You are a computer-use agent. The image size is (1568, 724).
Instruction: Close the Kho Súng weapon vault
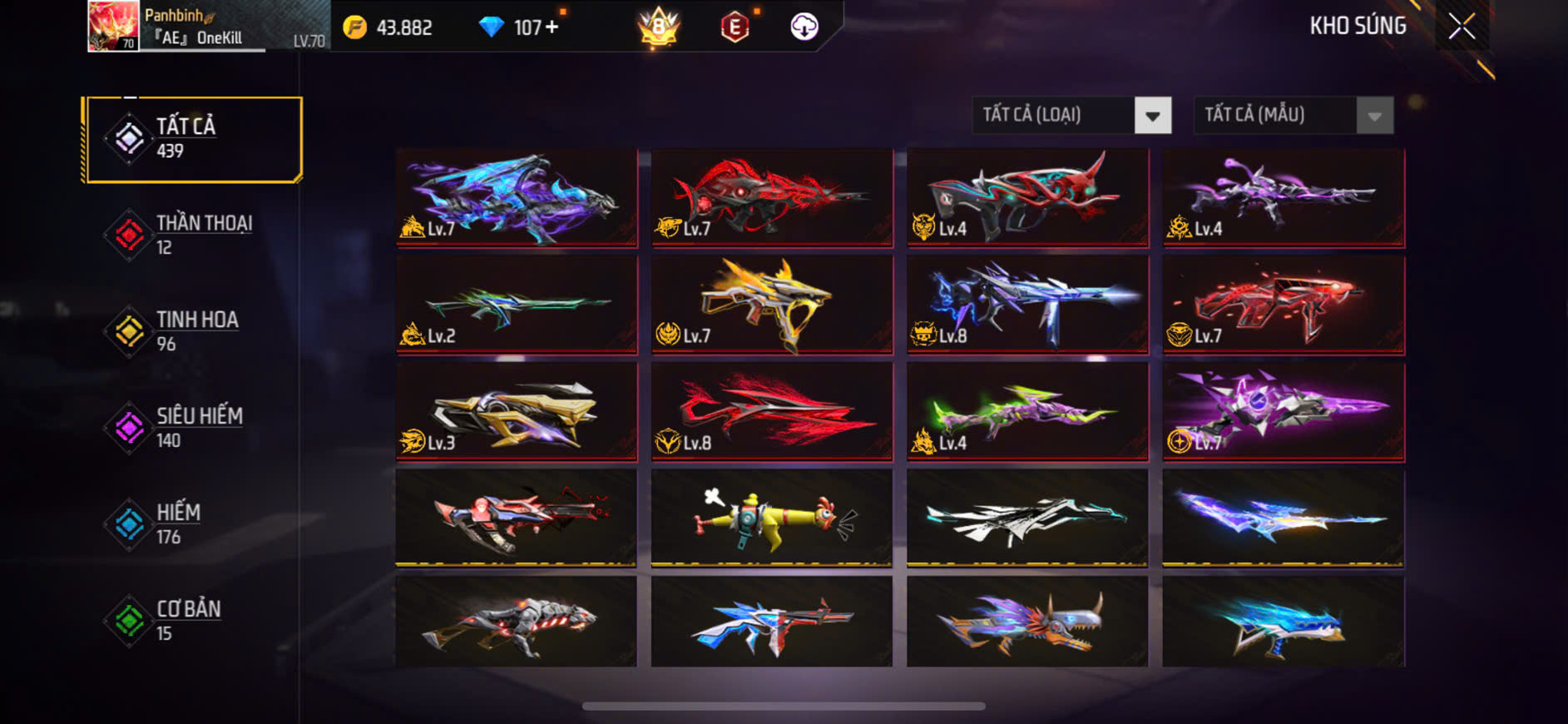click(1462, 27)
